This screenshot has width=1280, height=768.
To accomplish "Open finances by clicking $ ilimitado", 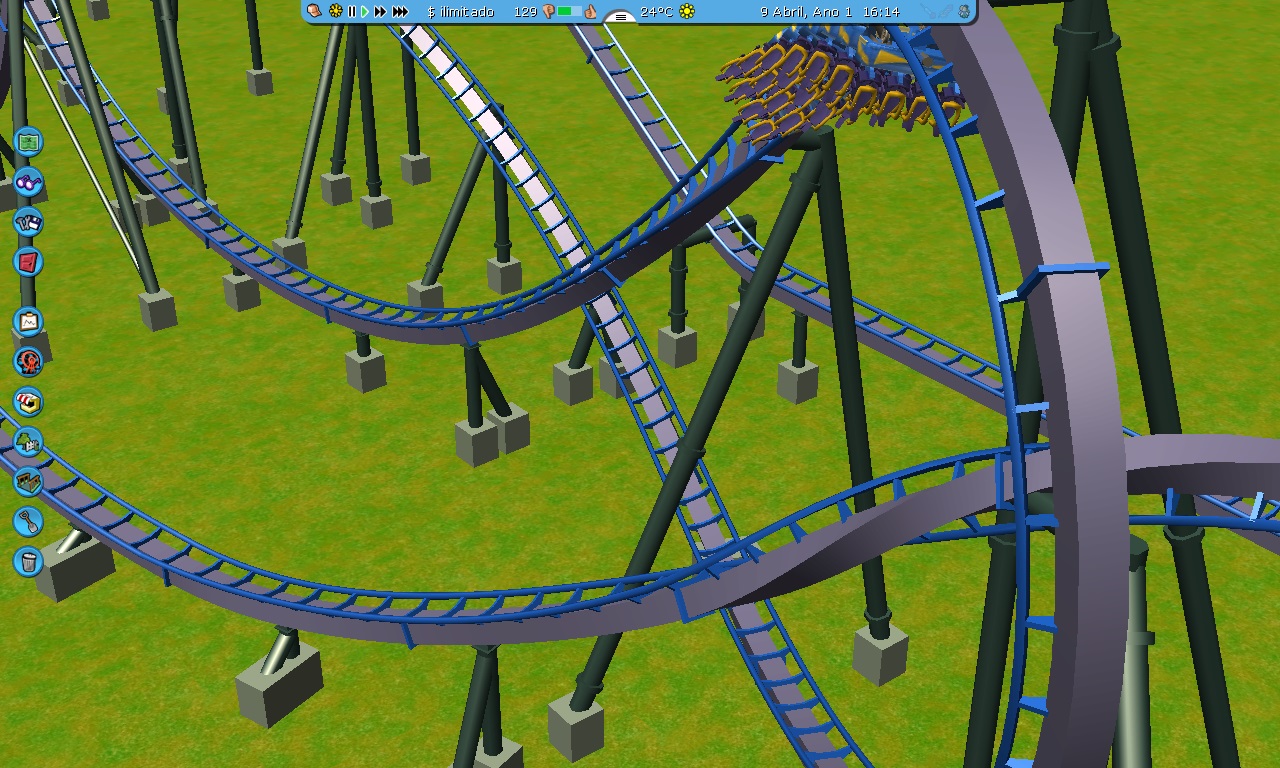I will (x=460, y=12).
